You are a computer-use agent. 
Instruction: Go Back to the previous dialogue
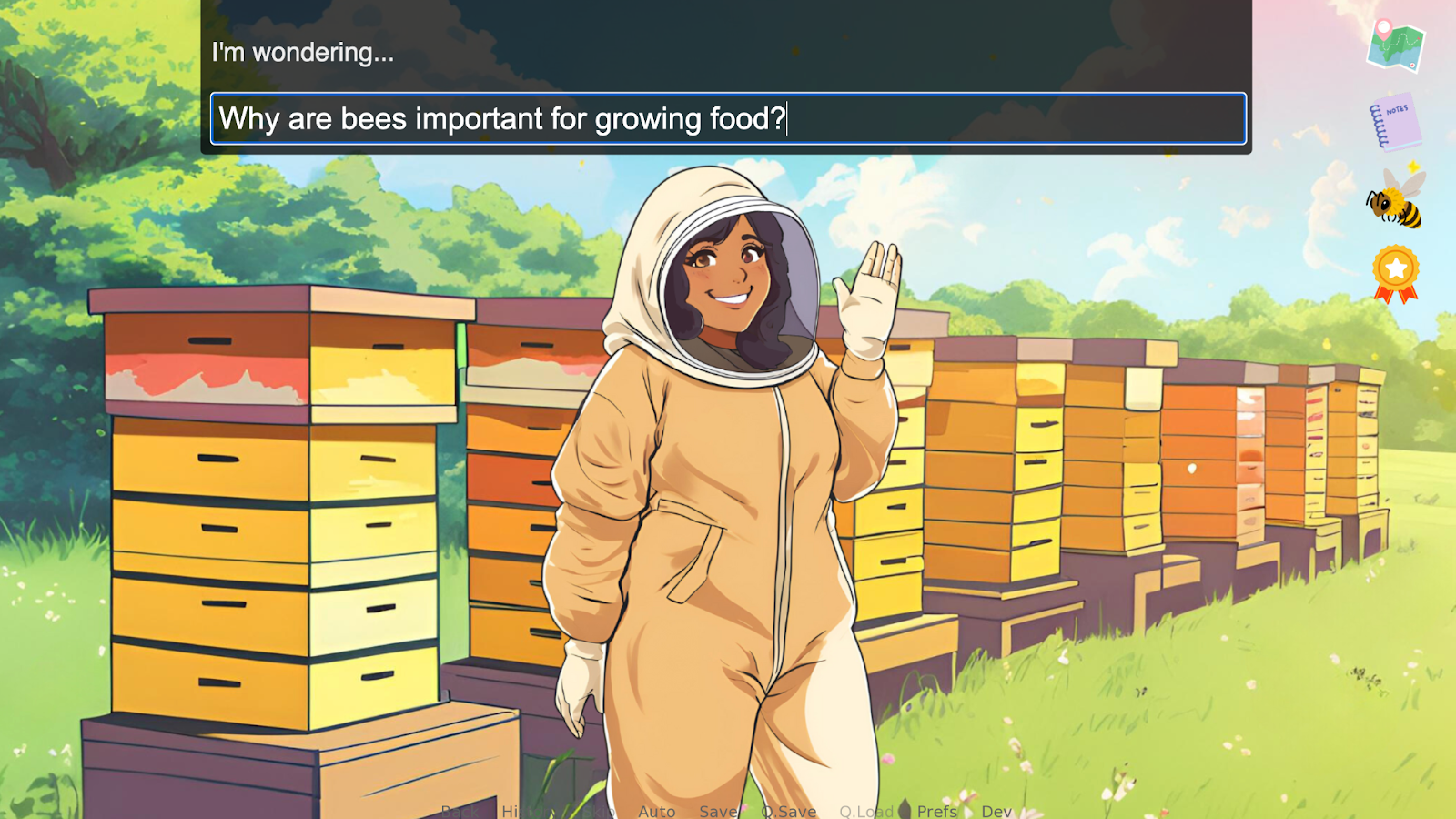pyautogui.click(x=460, y=811)
